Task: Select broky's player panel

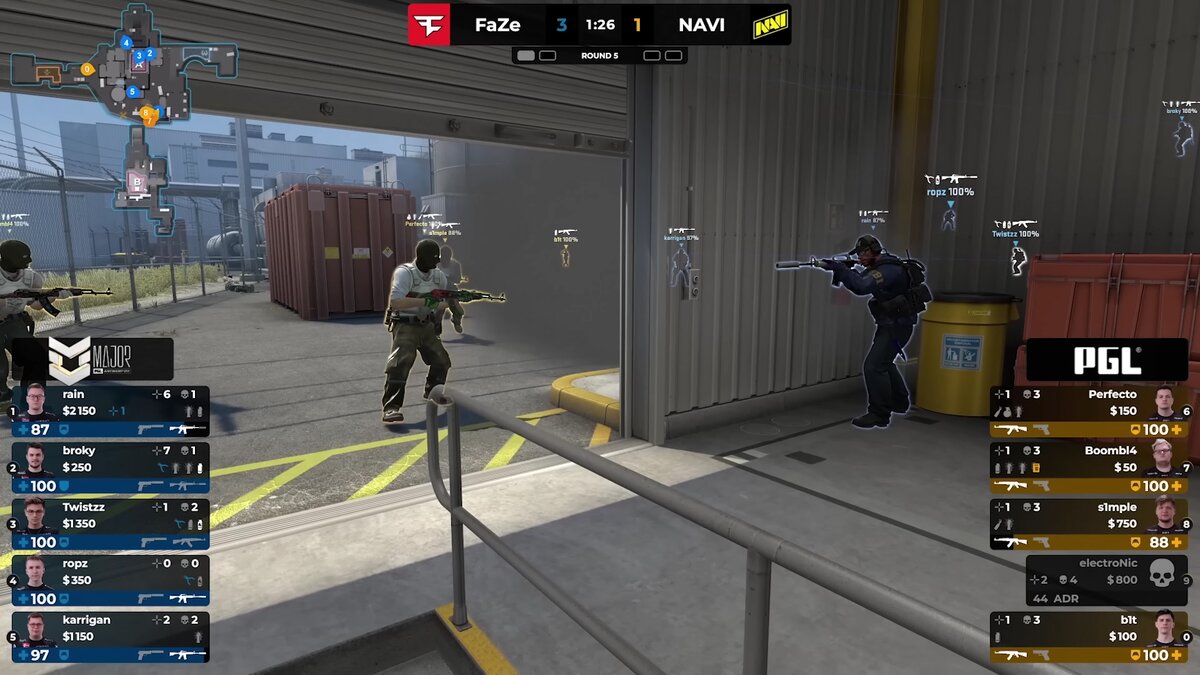Action: (x=110, y=467)
